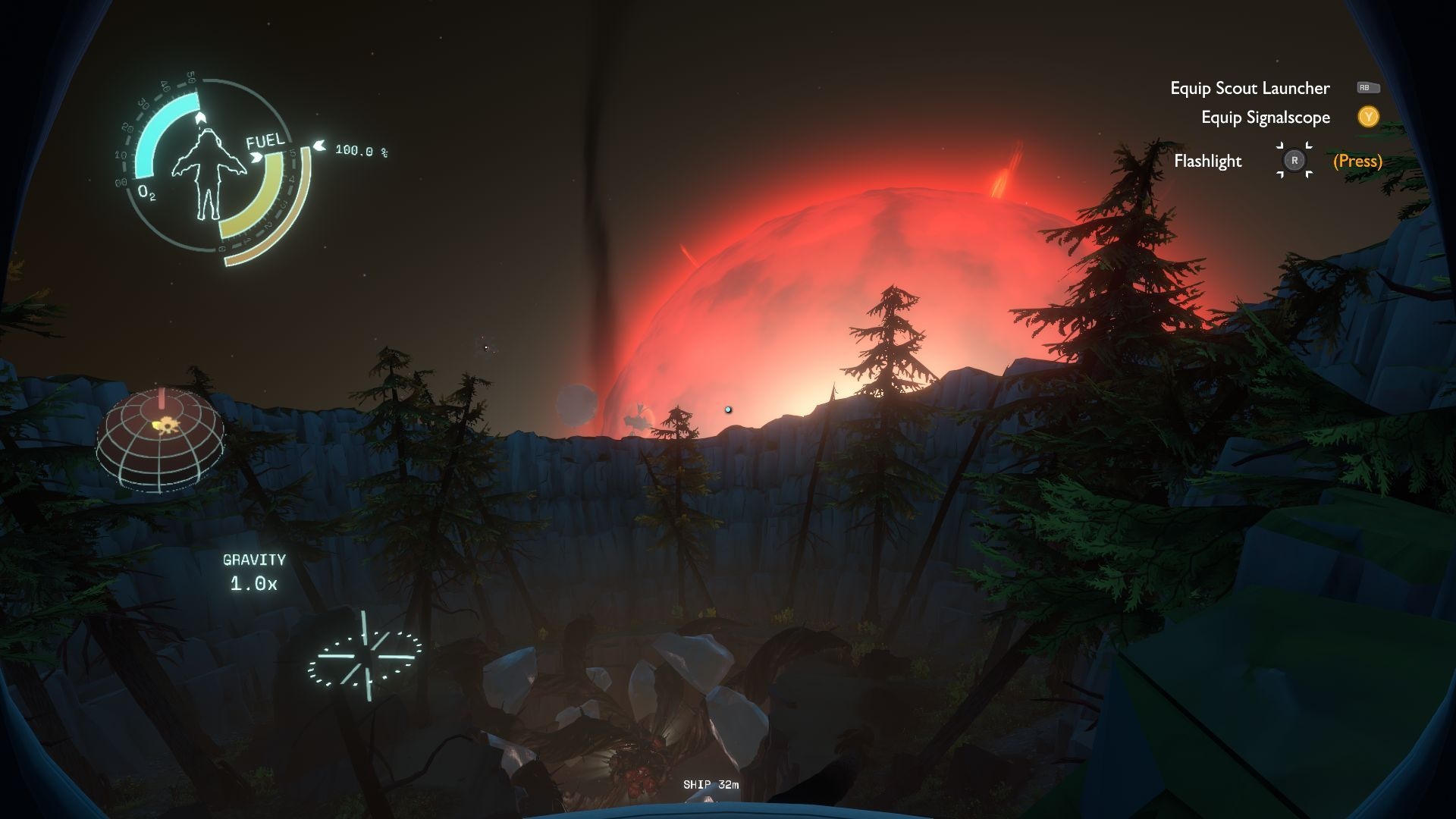Click the circular thruster direction indicator

coord(365,657)
